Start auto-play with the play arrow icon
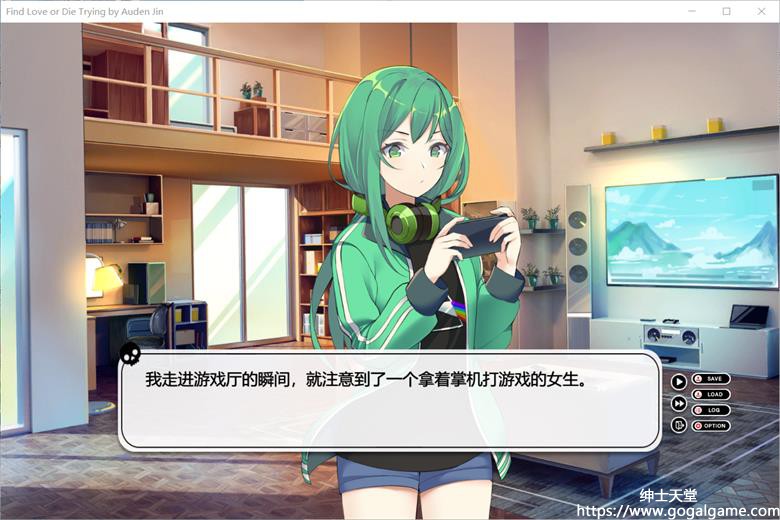 pyautogui.click(x=679, y=381)
